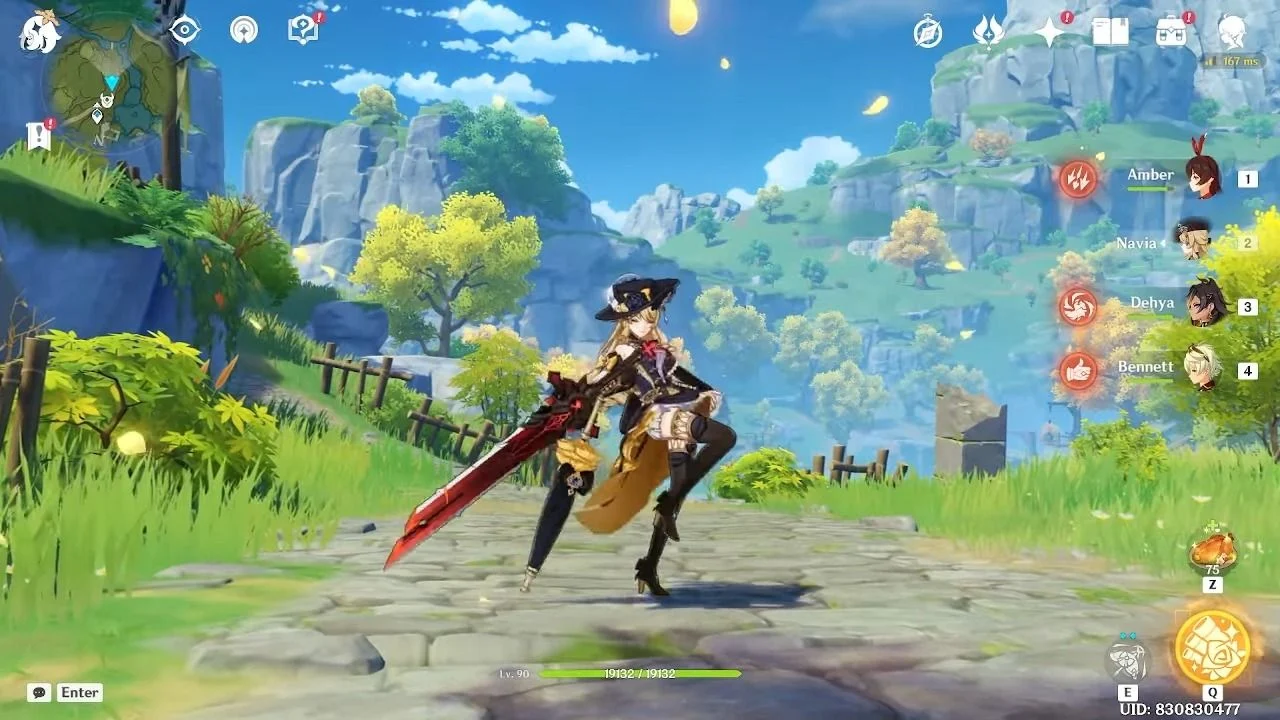Open the Wish menu star icon

[x=1048, y=33]
